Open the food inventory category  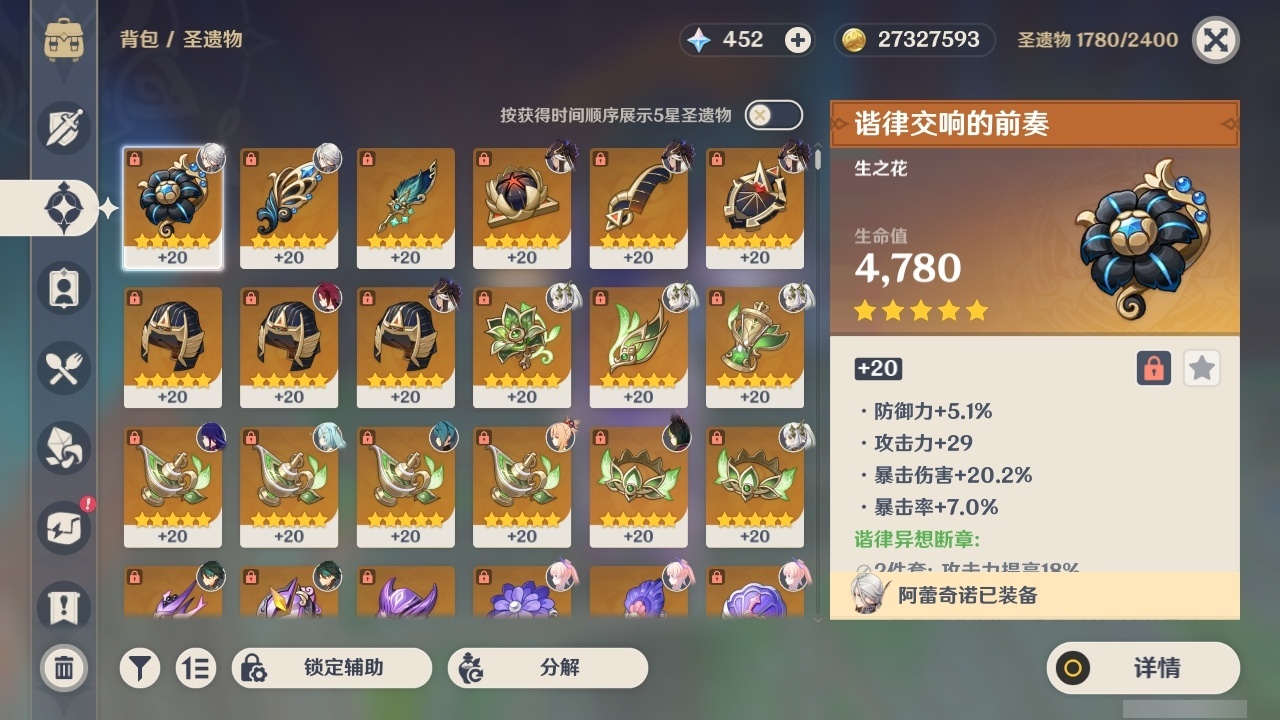point(63,368)
